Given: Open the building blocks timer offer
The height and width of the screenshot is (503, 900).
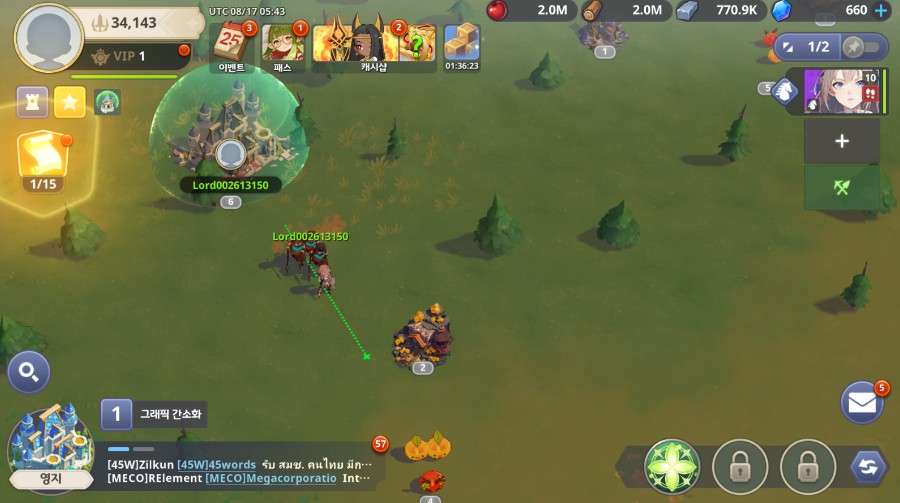Looking at the screenshot, I should pos(461,45).
